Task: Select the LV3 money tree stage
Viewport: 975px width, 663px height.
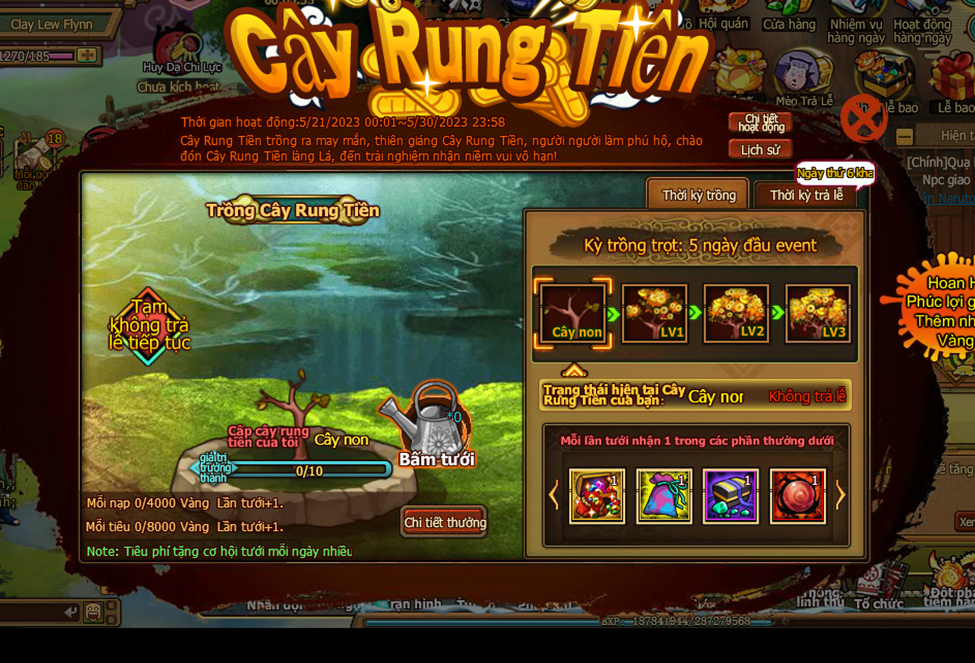Action: pos(818,314)
